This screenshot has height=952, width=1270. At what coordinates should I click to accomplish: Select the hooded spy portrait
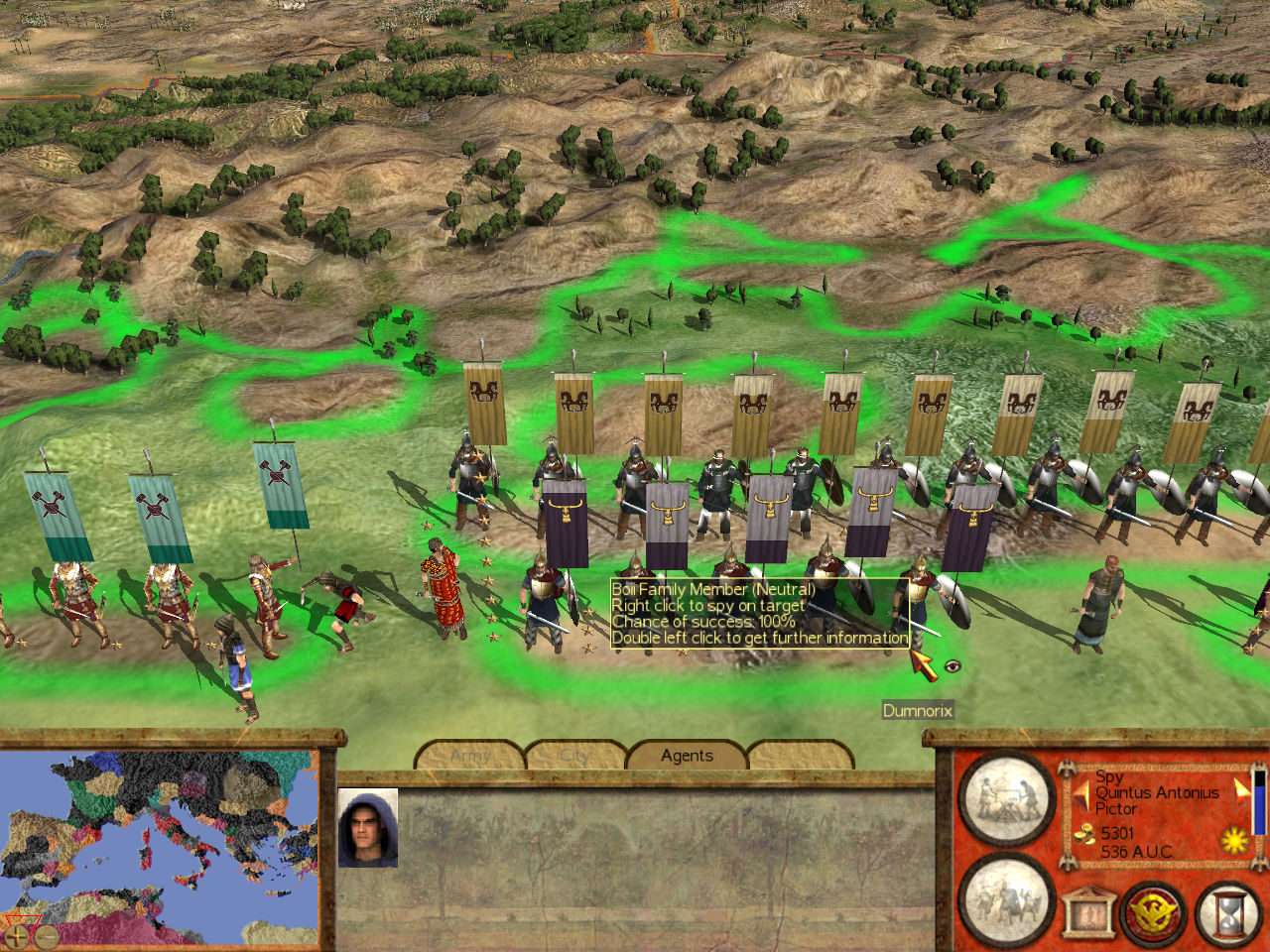coord(368,828)
